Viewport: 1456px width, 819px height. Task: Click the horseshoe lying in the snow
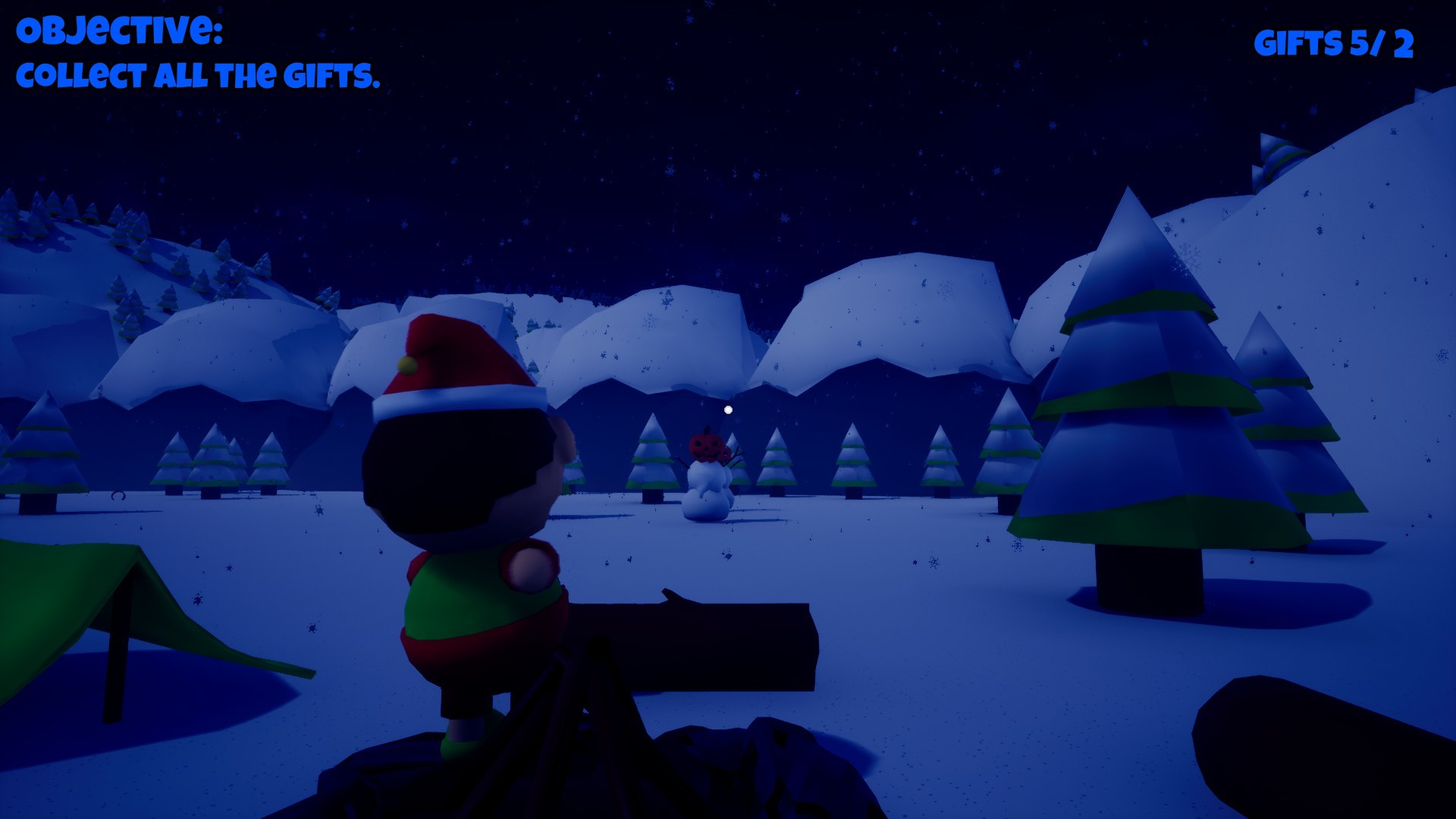(118, 496)
